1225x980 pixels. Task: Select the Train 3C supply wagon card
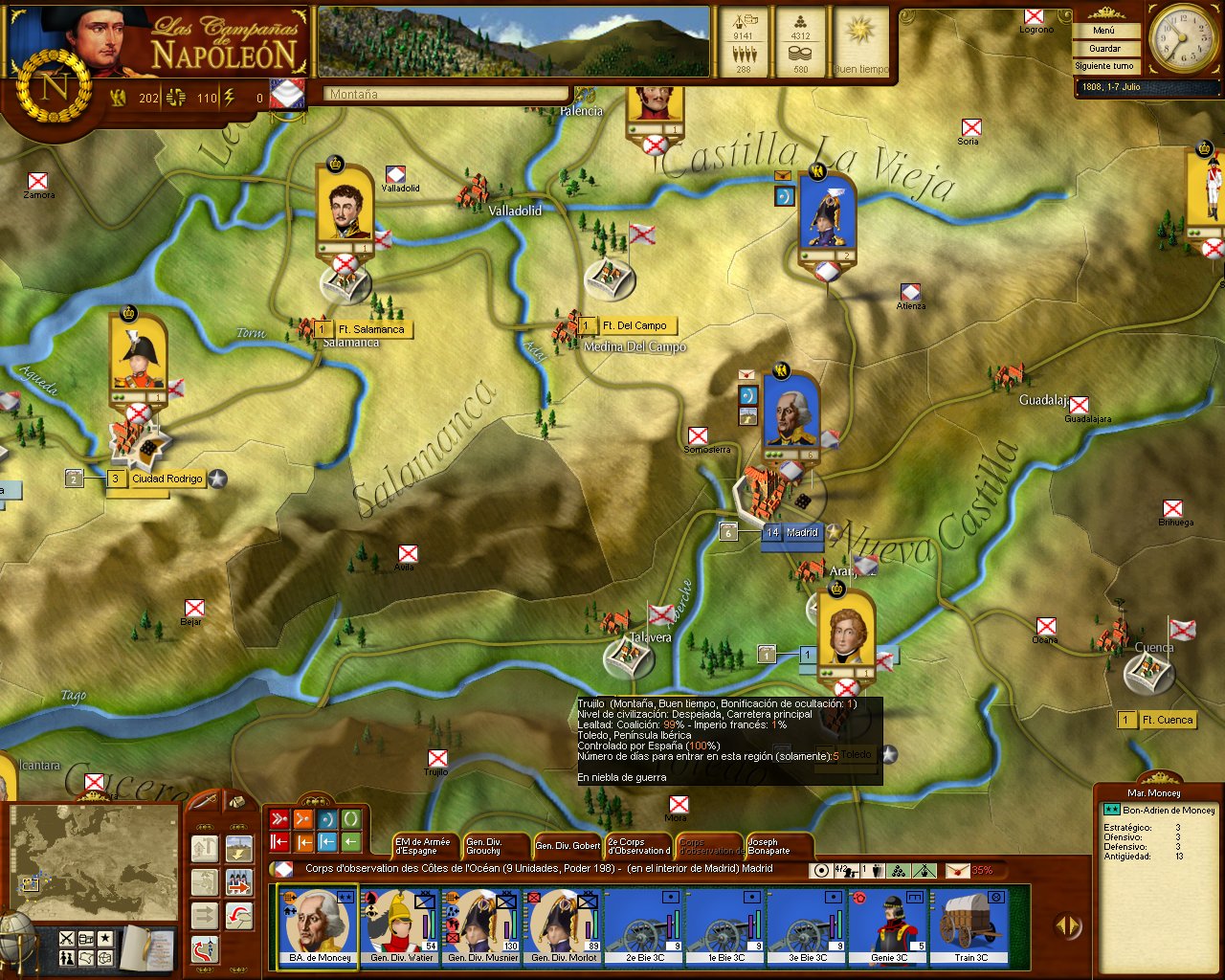(x=970, y=925)
